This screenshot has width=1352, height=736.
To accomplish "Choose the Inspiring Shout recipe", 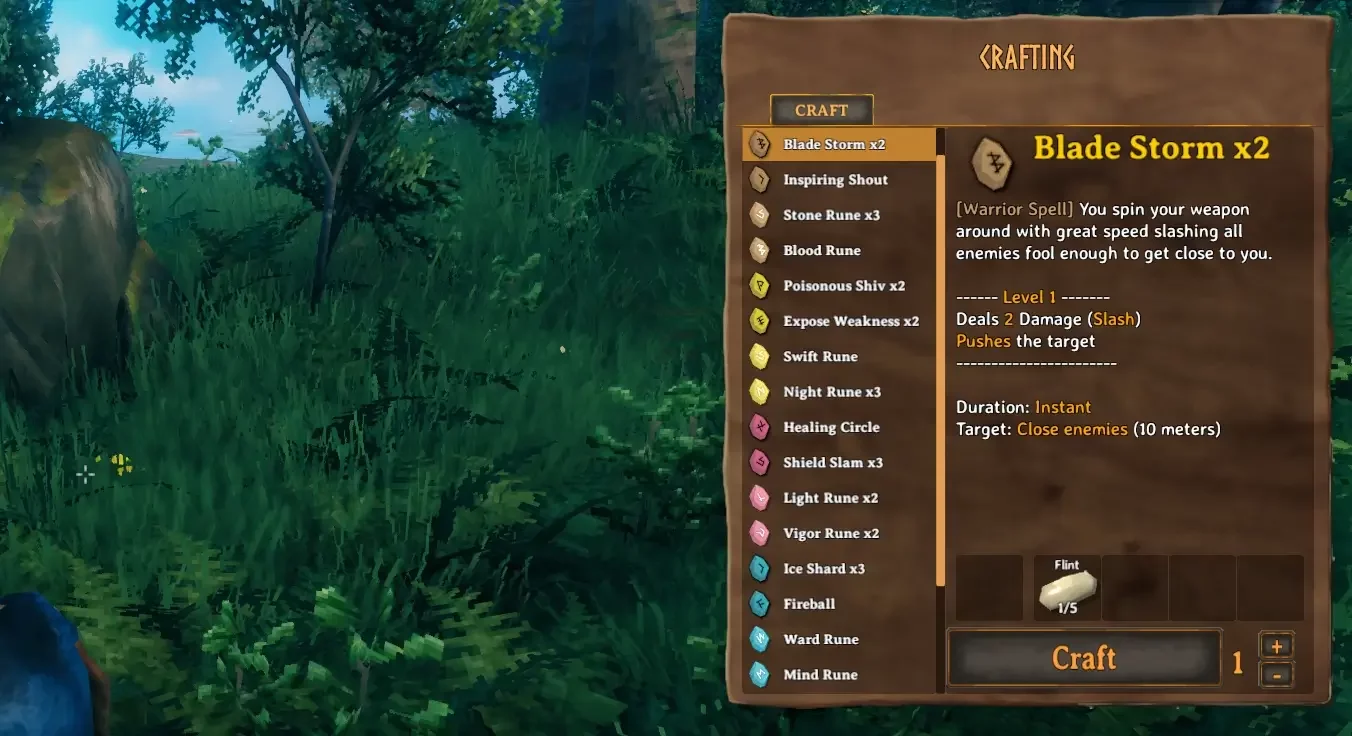I will tap(835, 180).
